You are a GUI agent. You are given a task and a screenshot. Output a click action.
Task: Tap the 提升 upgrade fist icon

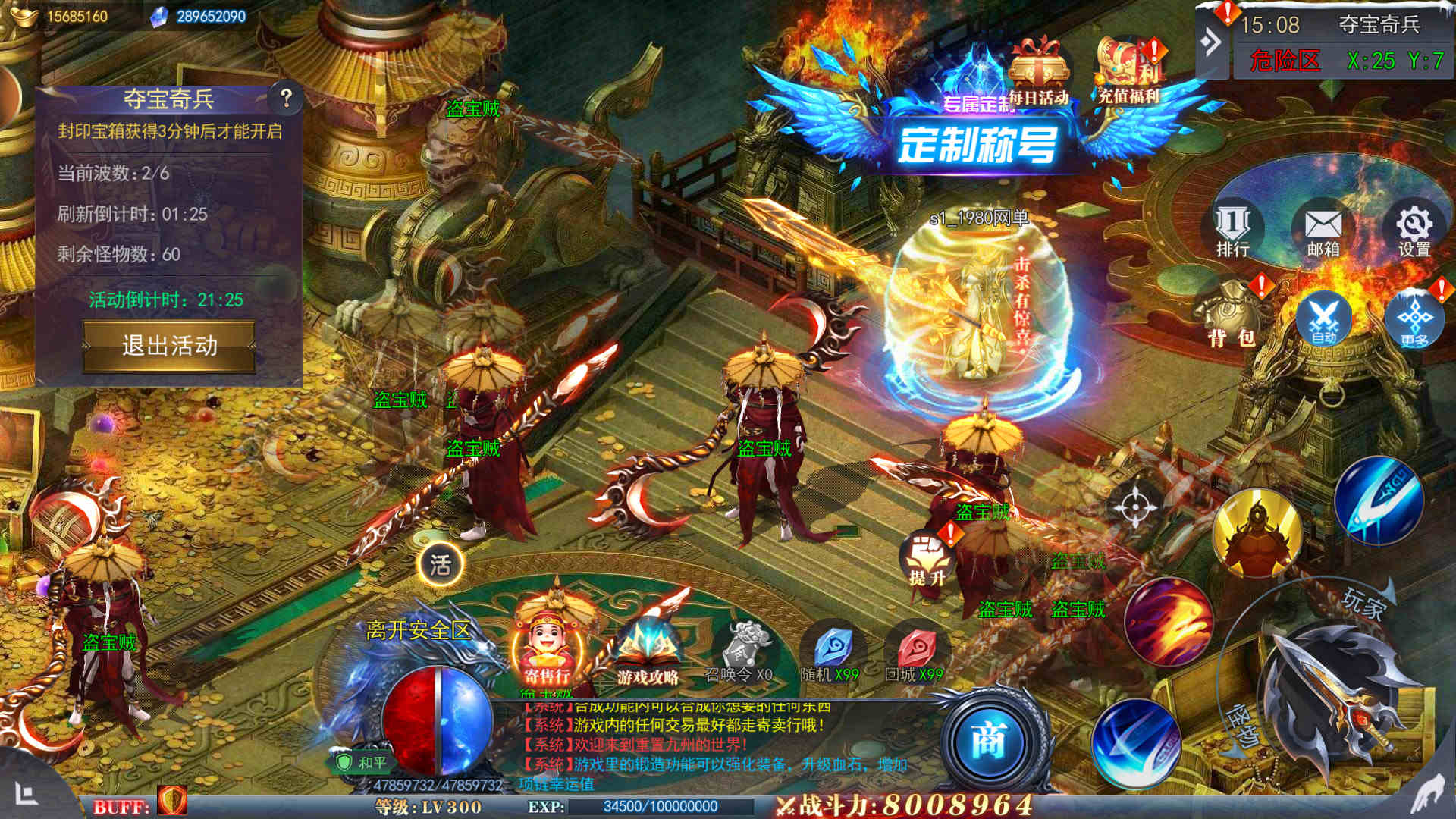pyautogui.click(x=927, y=560)
